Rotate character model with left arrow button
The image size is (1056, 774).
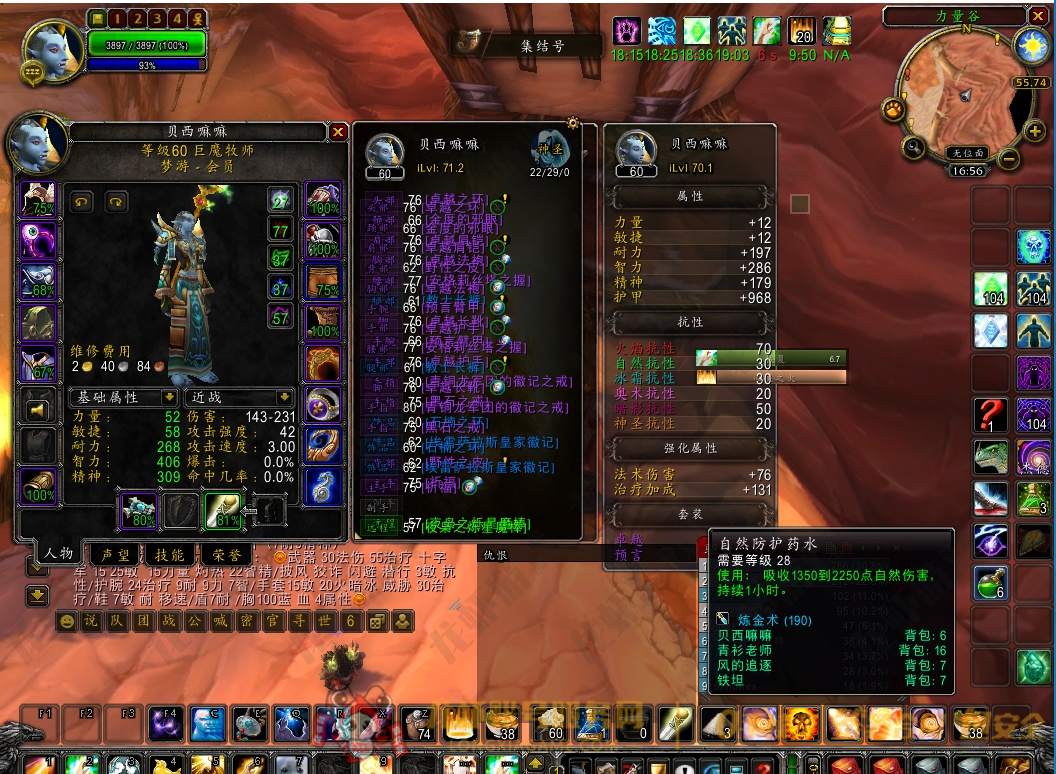[x=82, y=201]
